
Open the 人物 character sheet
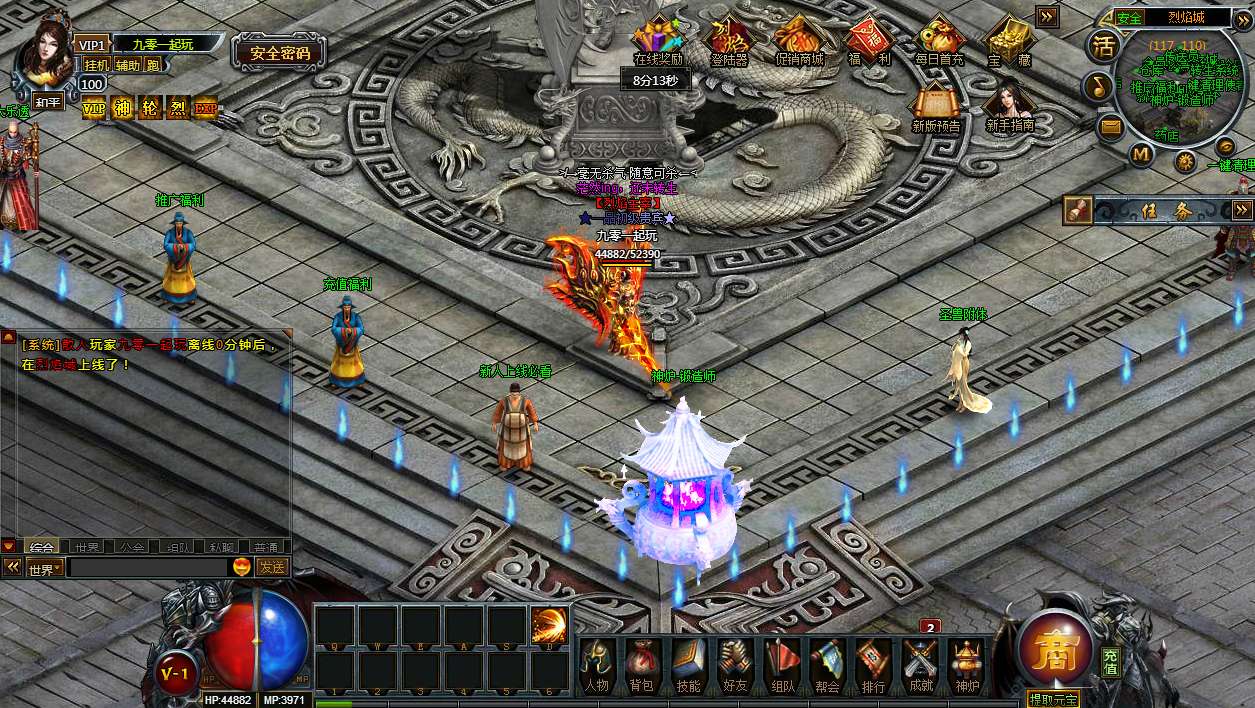597,664
